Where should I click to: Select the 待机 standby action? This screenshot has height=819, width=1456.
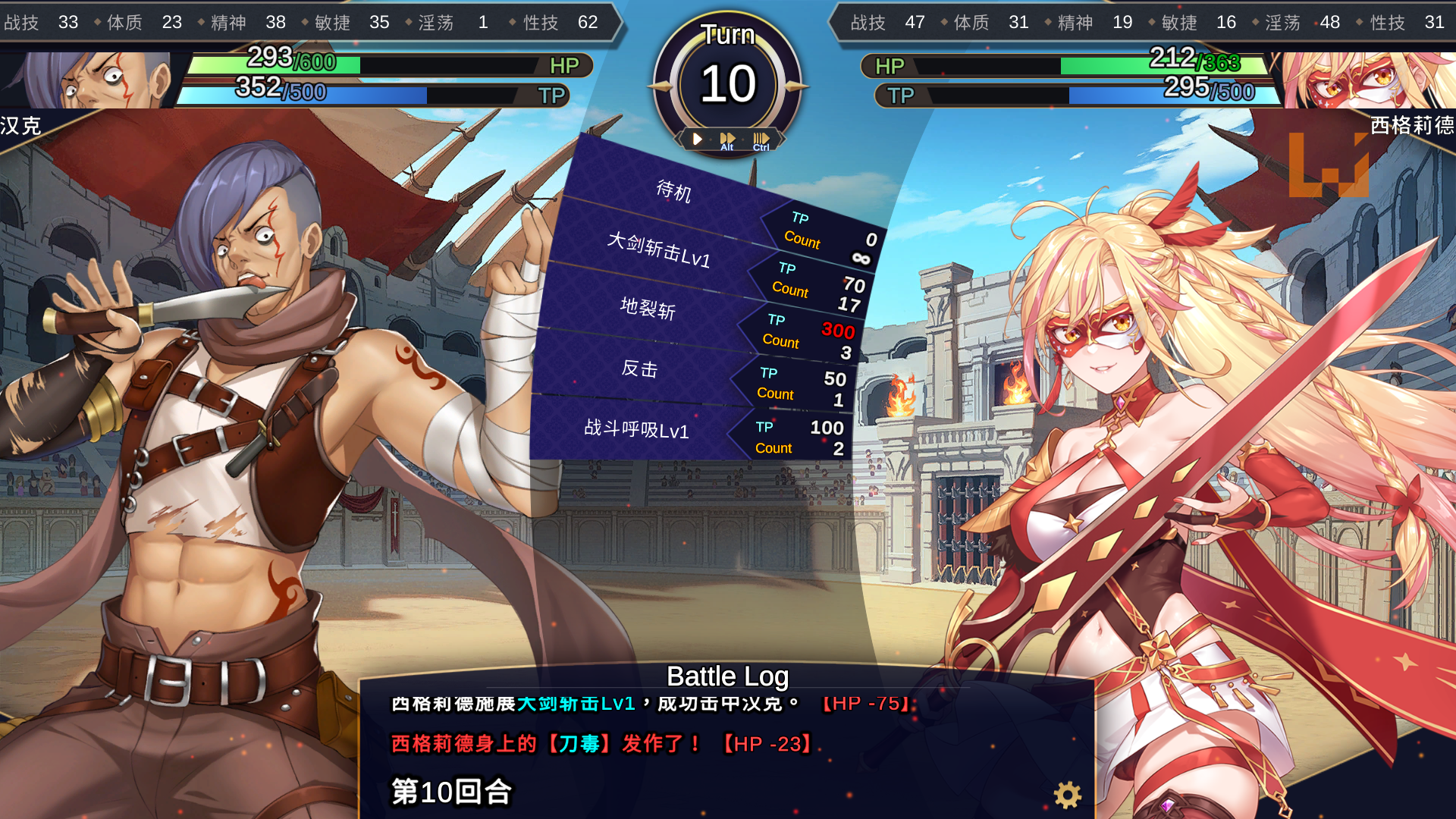[674, 190]
